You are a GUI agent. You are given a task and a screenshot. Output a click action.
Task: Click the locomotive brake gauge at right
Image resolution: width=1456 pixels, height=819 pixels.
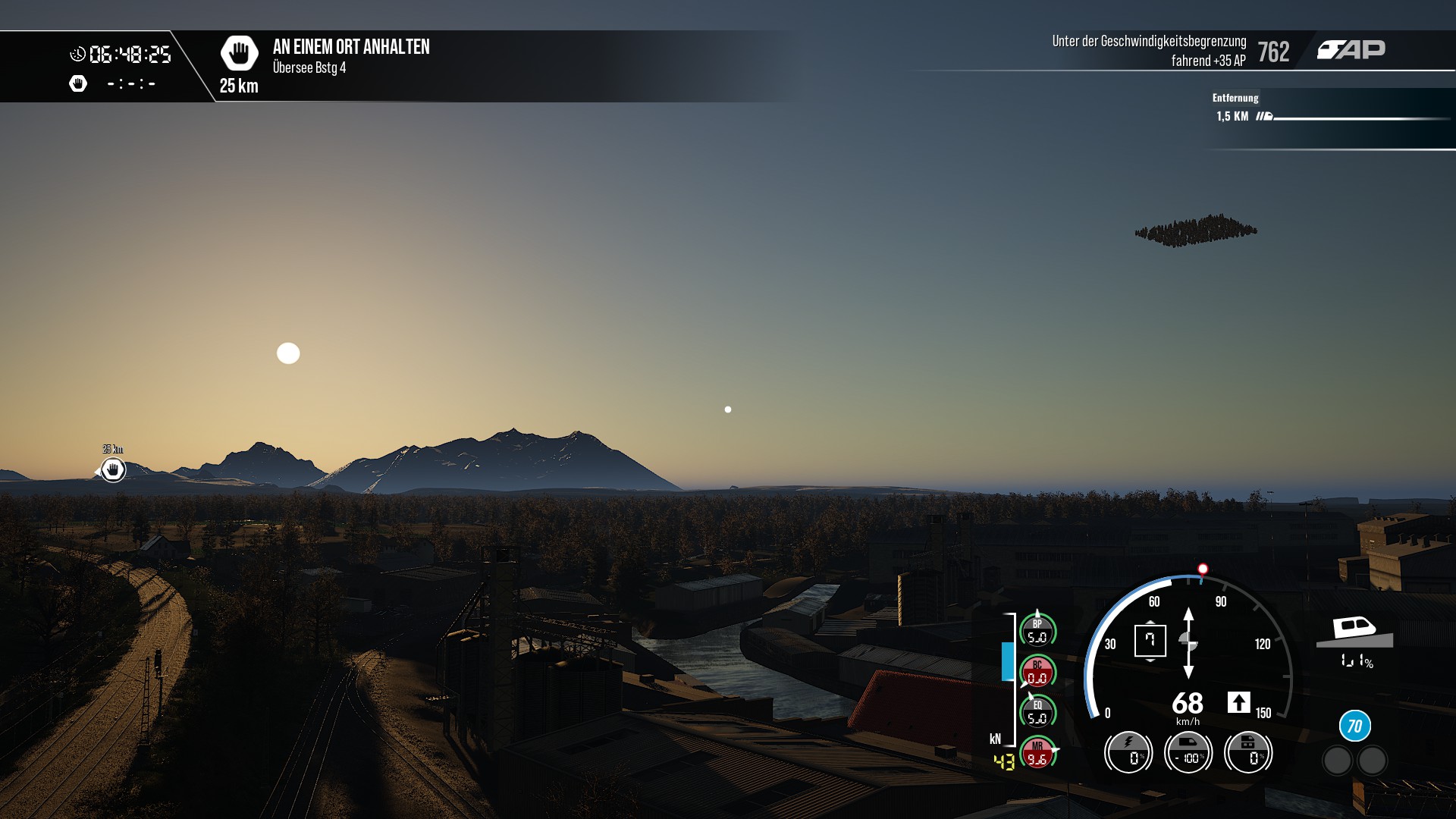coord(1248,752)
